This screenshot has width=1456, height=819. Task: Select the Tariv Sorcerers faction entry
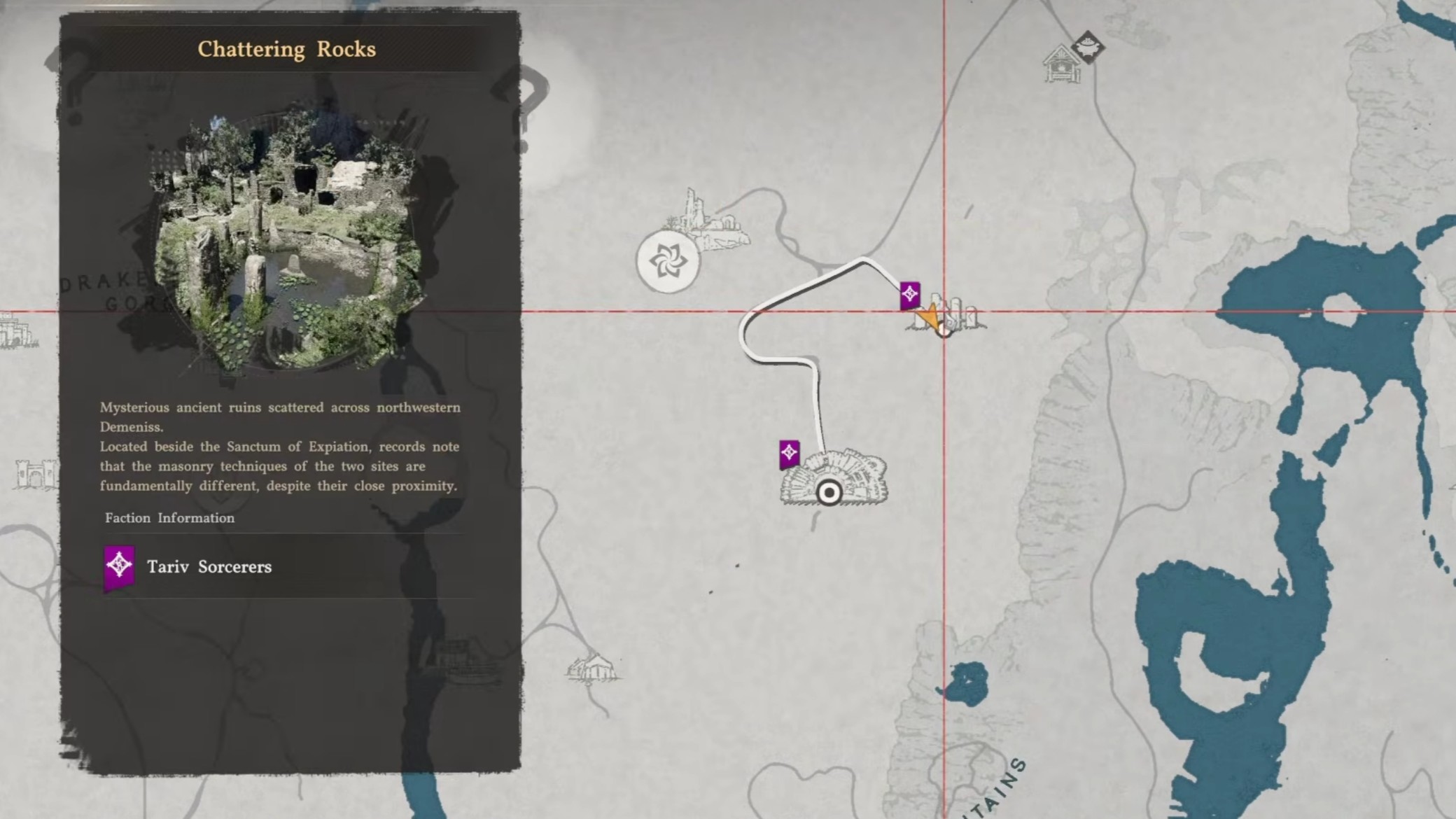(210, 567)
